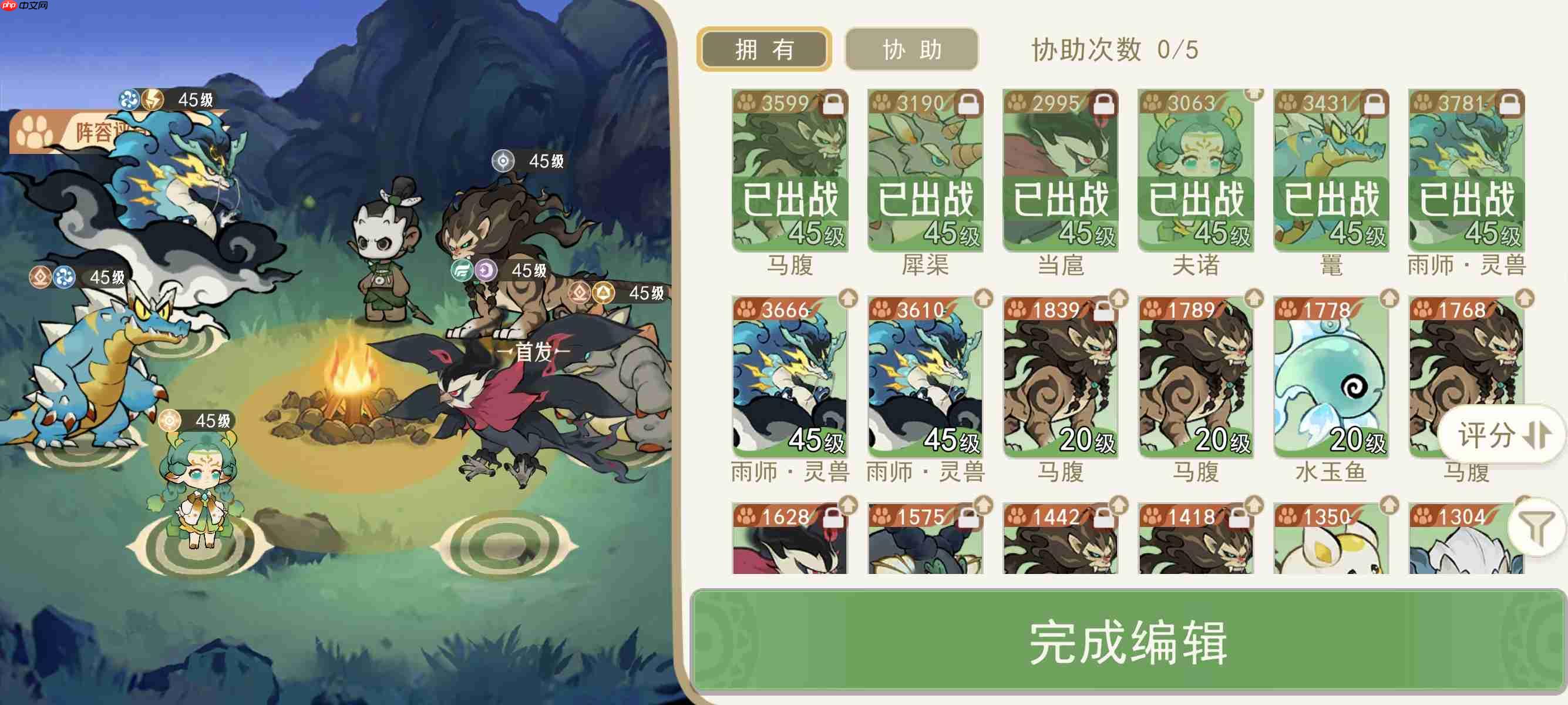Switch to the 协助 tab
This screenshot has height=705, width=1568.
pos(911,50)
